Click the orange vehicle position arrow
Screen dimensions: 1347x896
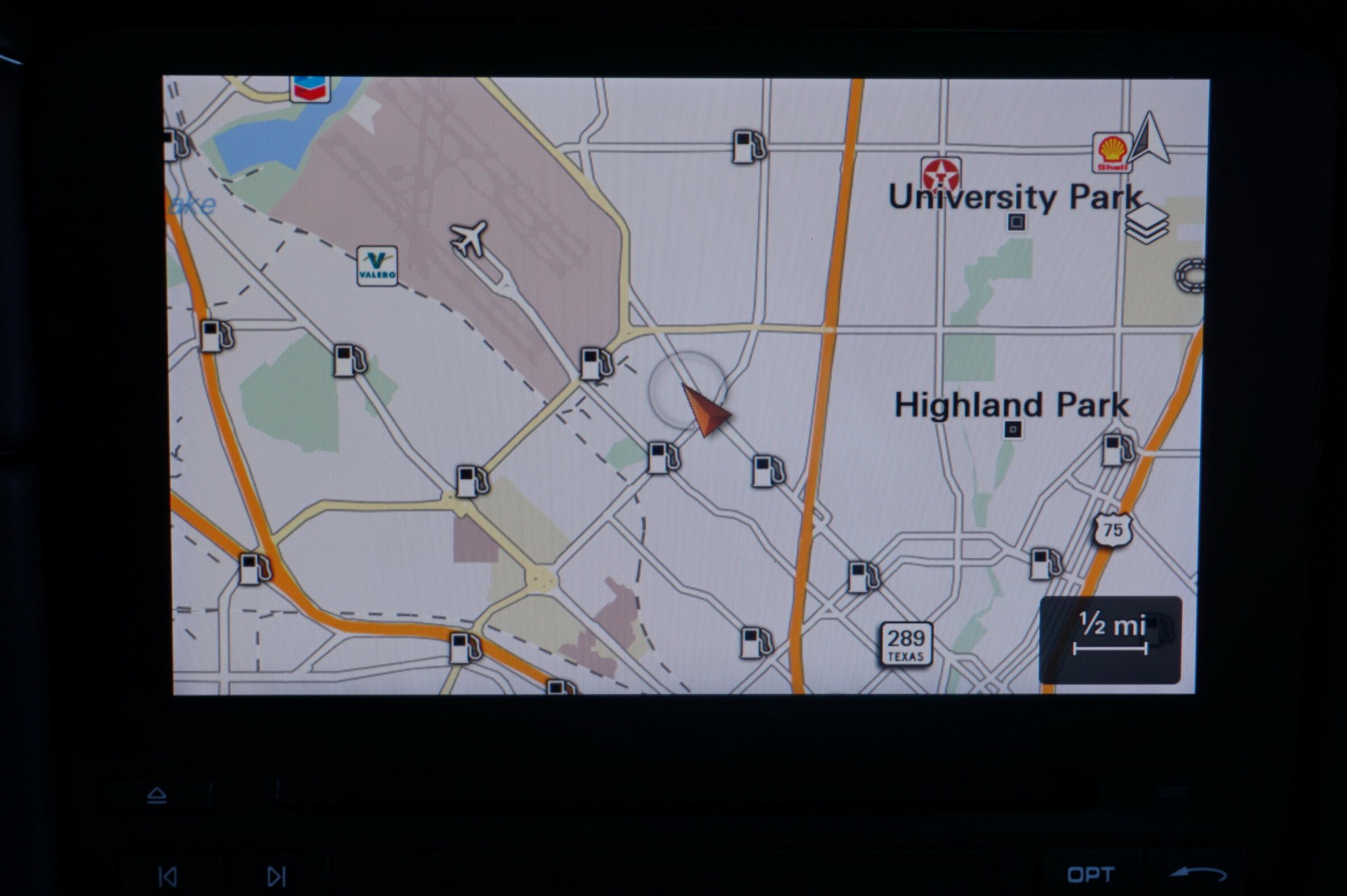pyautogui.click(x=705, y=410)
